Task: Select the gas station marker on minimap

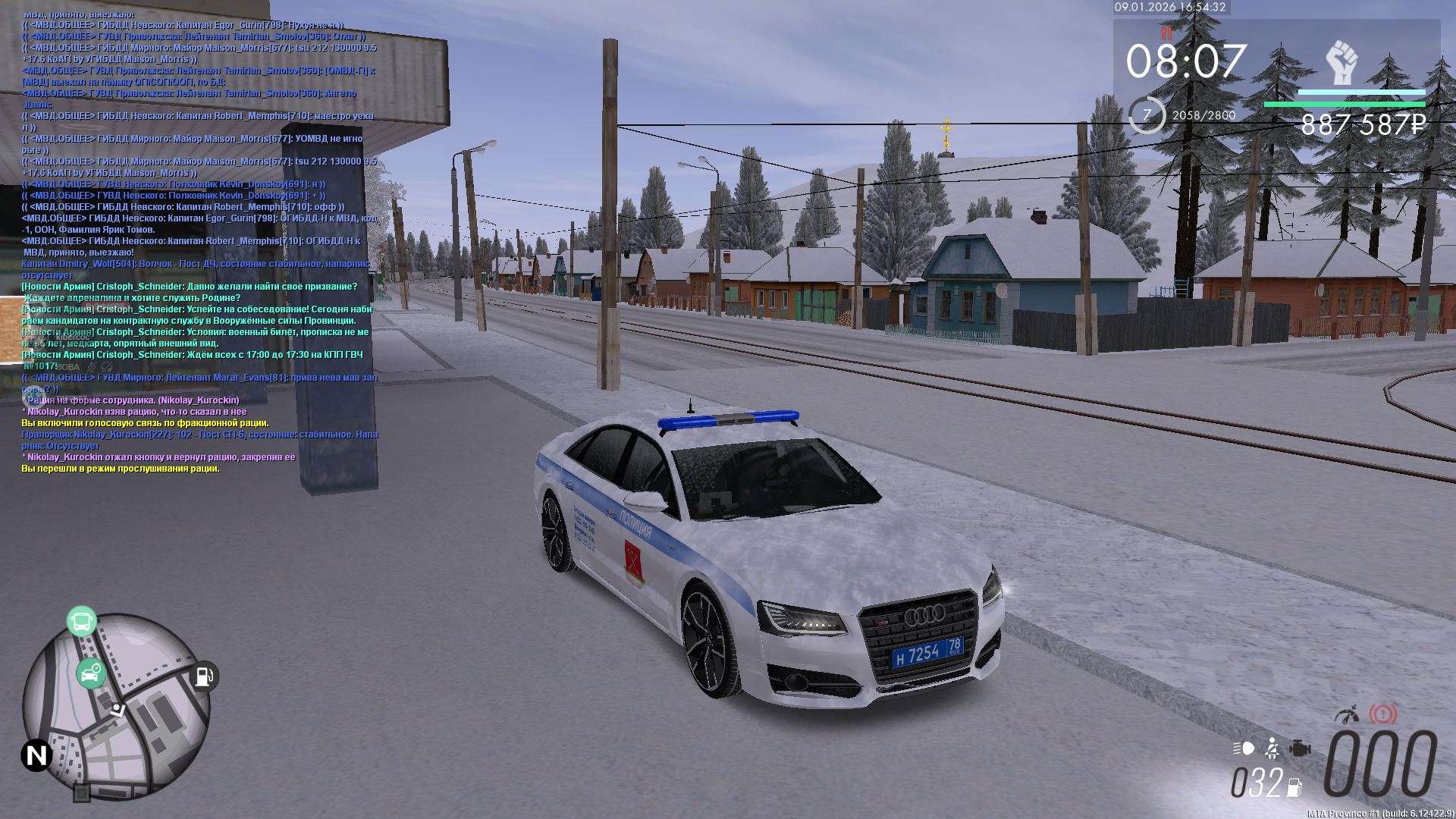Action: pyautogui.click(x=204, y=675)
